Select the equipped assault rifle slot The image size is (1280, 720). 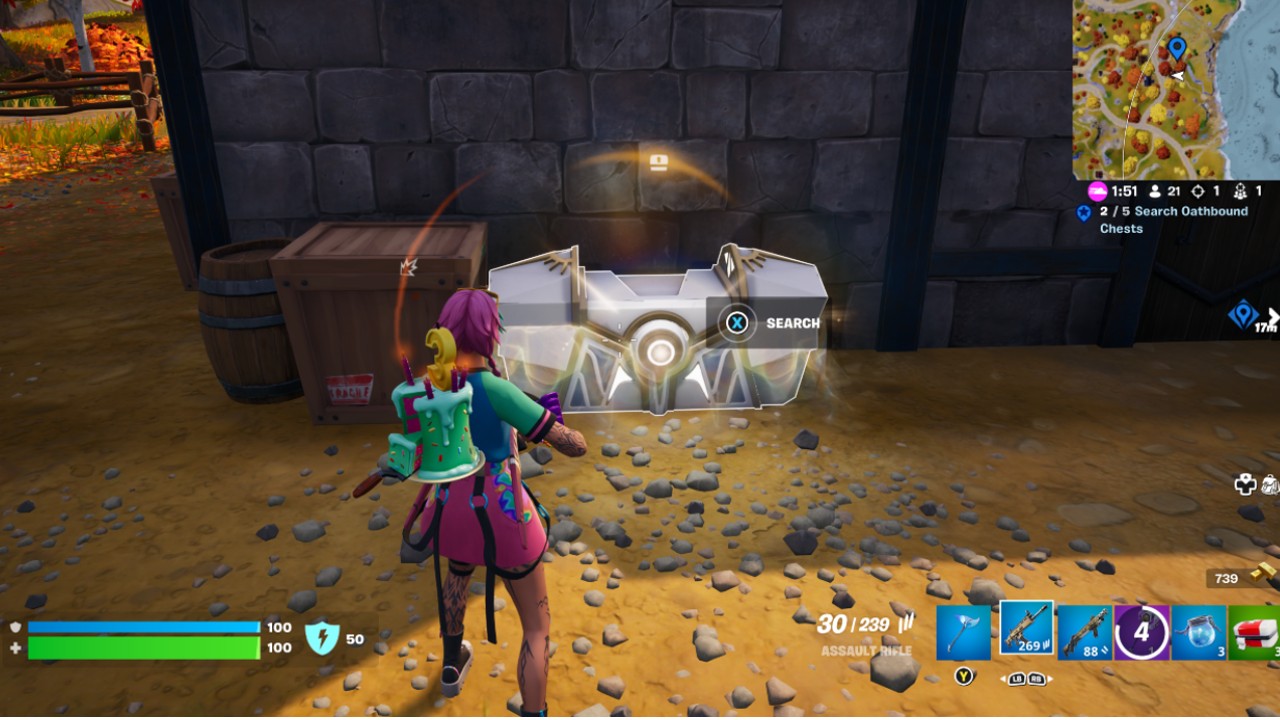(1026, 630)
